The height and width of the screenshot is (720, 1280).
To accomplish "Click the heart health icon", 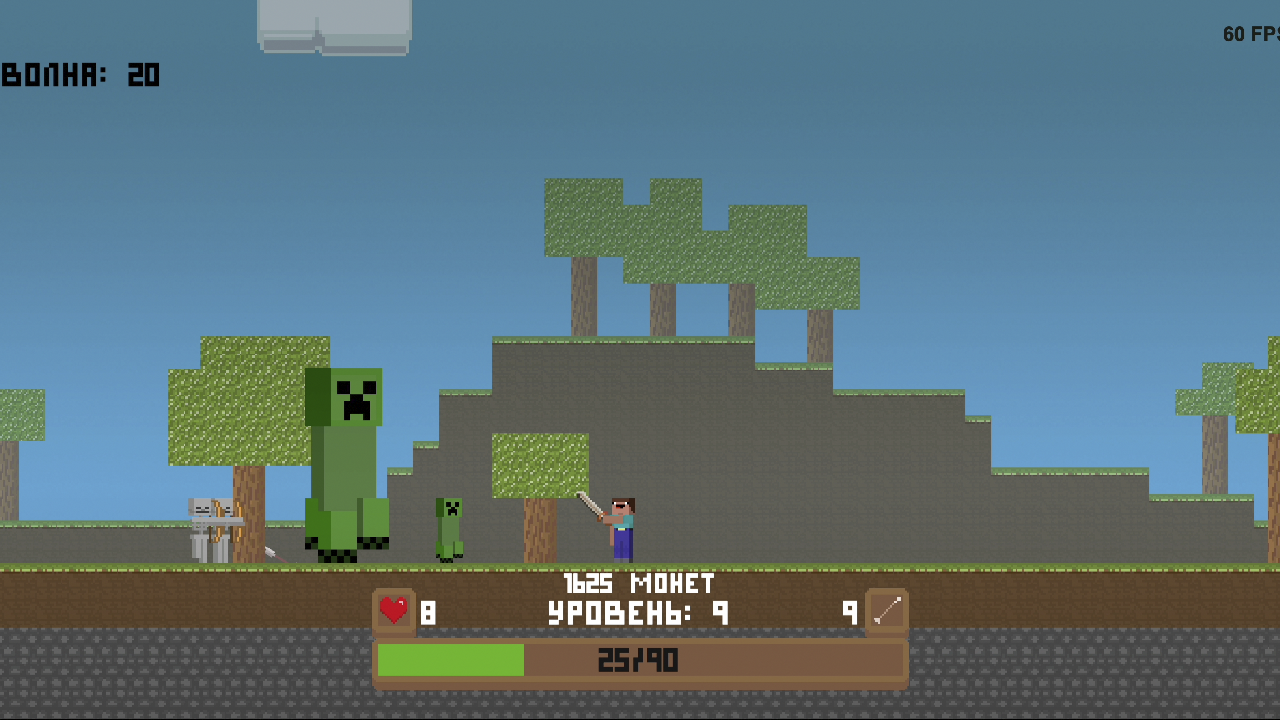I will coord(393,611).
